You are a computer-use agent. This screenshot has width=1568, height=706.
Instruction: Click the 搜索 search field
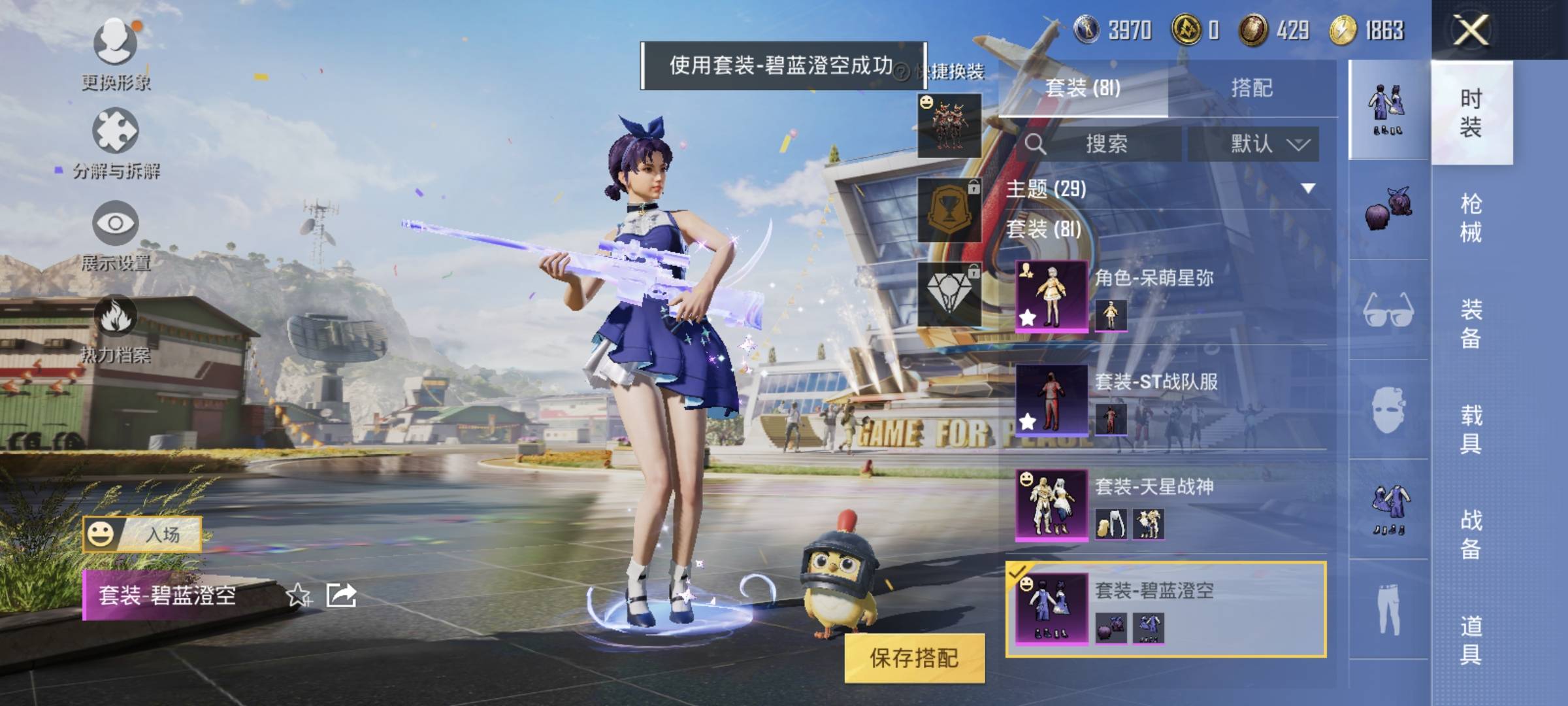click(x=1105, y=144)
